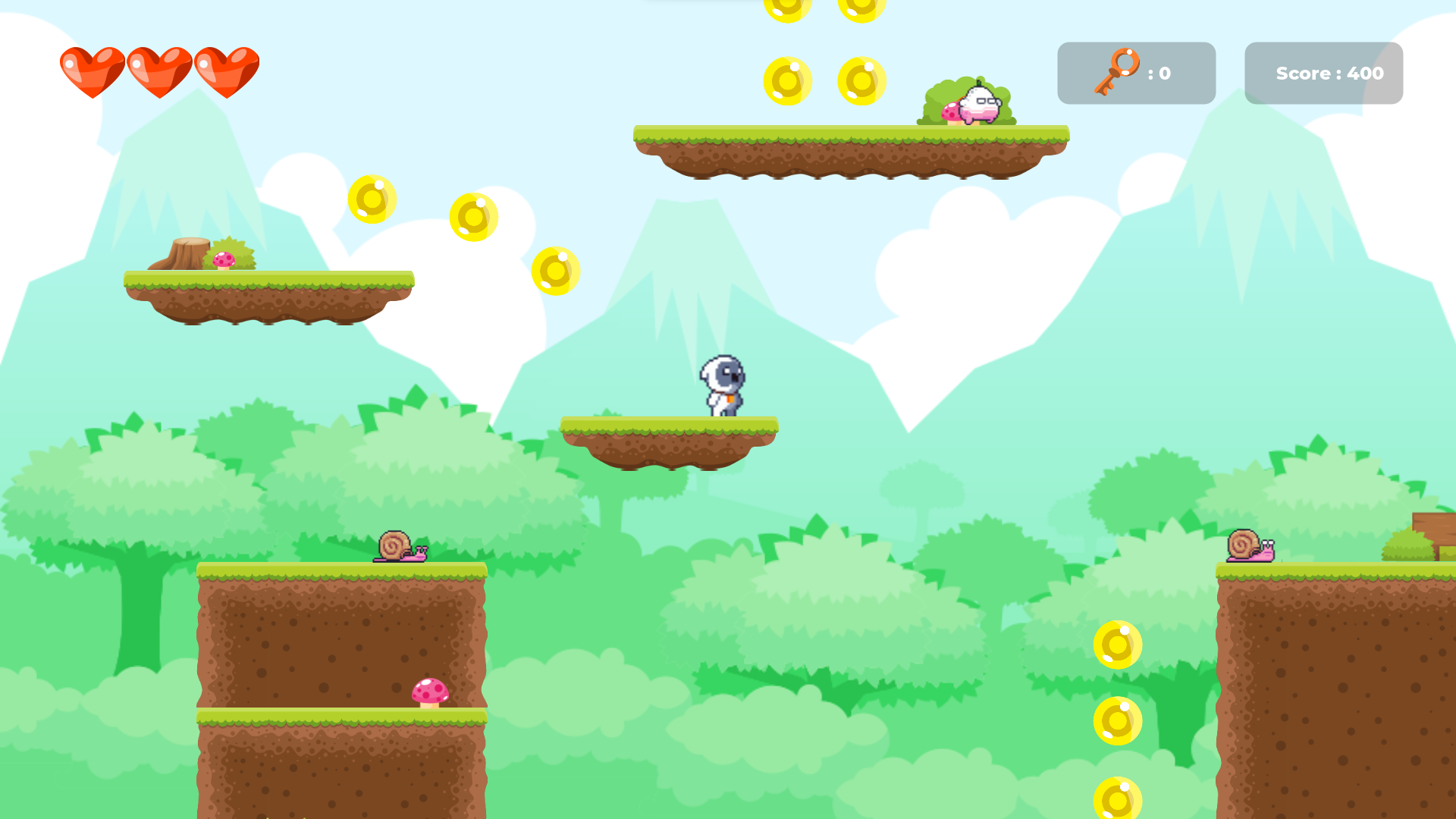
Task: Click the pink mushroom near the tree stump
Action: 225,258
